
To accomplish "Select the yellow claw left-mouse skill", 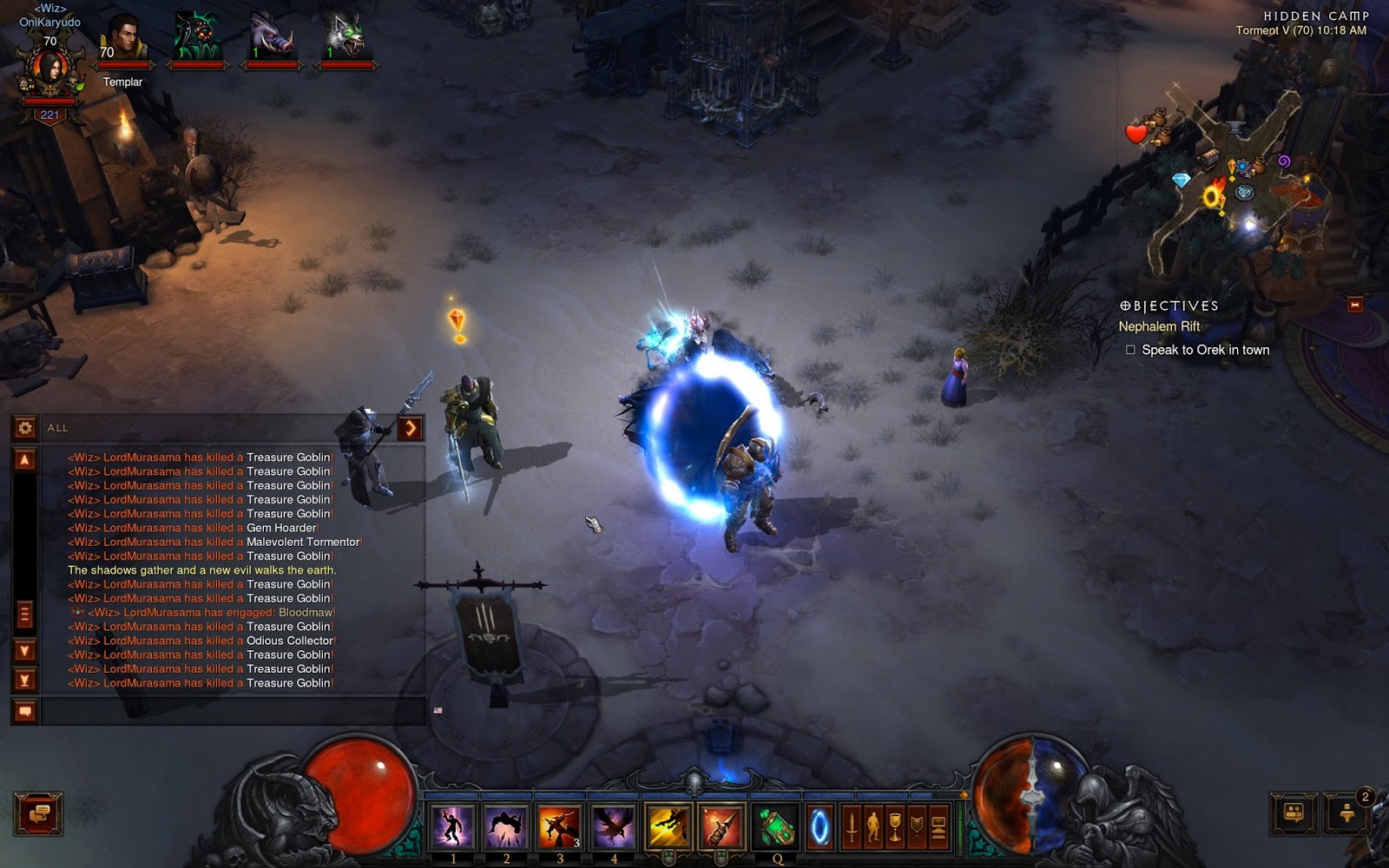I will click(x=668, y=825).
